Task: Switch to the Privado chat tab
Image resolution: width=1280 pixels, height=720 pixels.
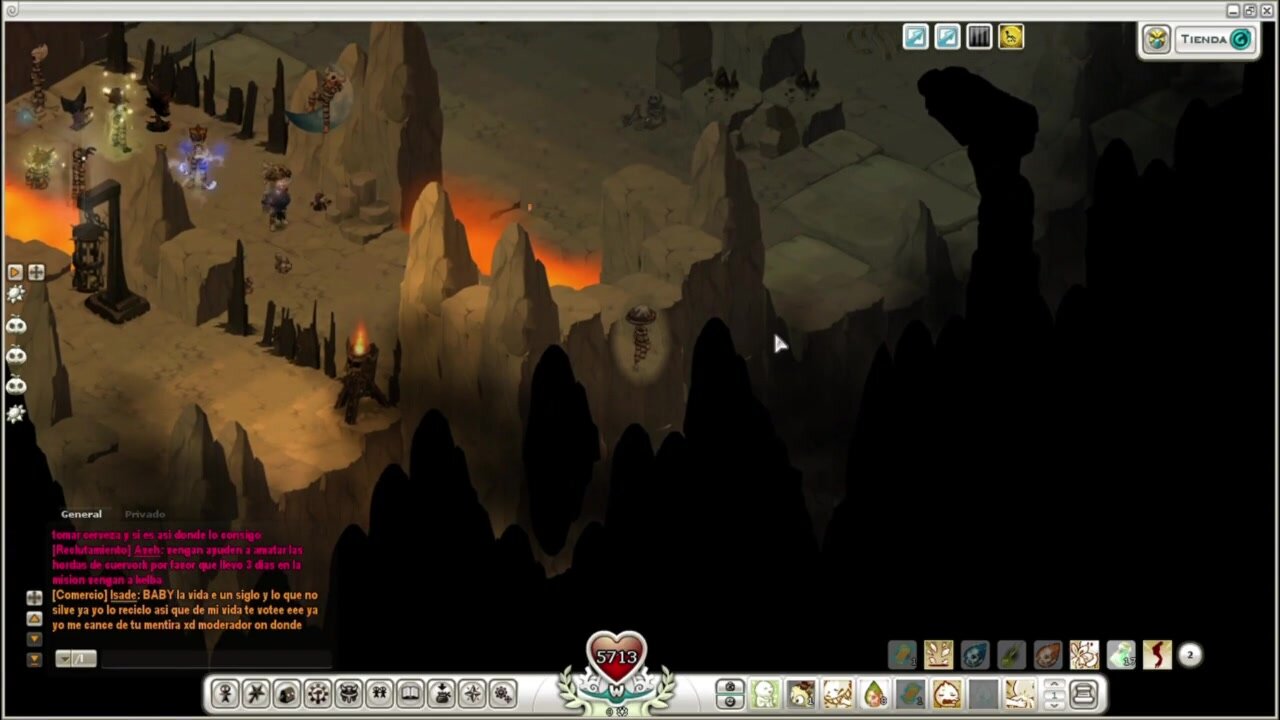Action: tap(145, 514)
